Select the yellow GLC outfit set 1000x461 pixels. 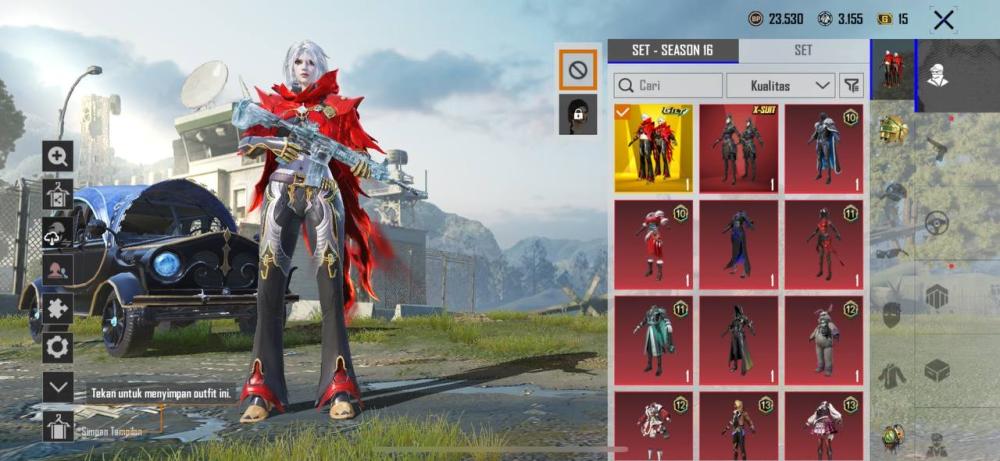[652, 147]
